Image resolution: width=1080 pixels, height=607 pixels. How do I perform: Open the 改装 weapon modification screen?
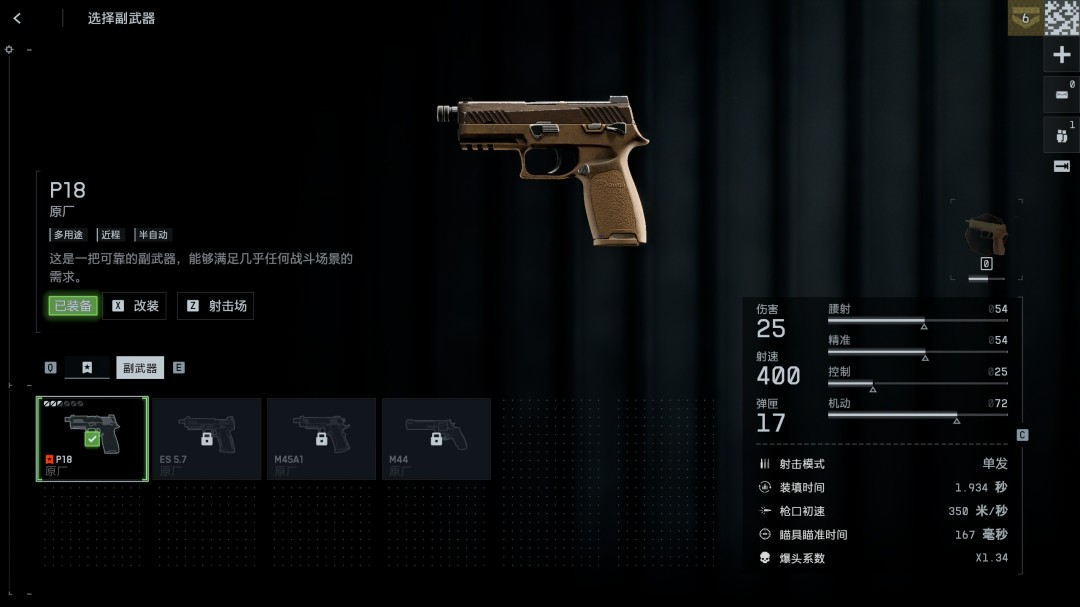(135, 306)
